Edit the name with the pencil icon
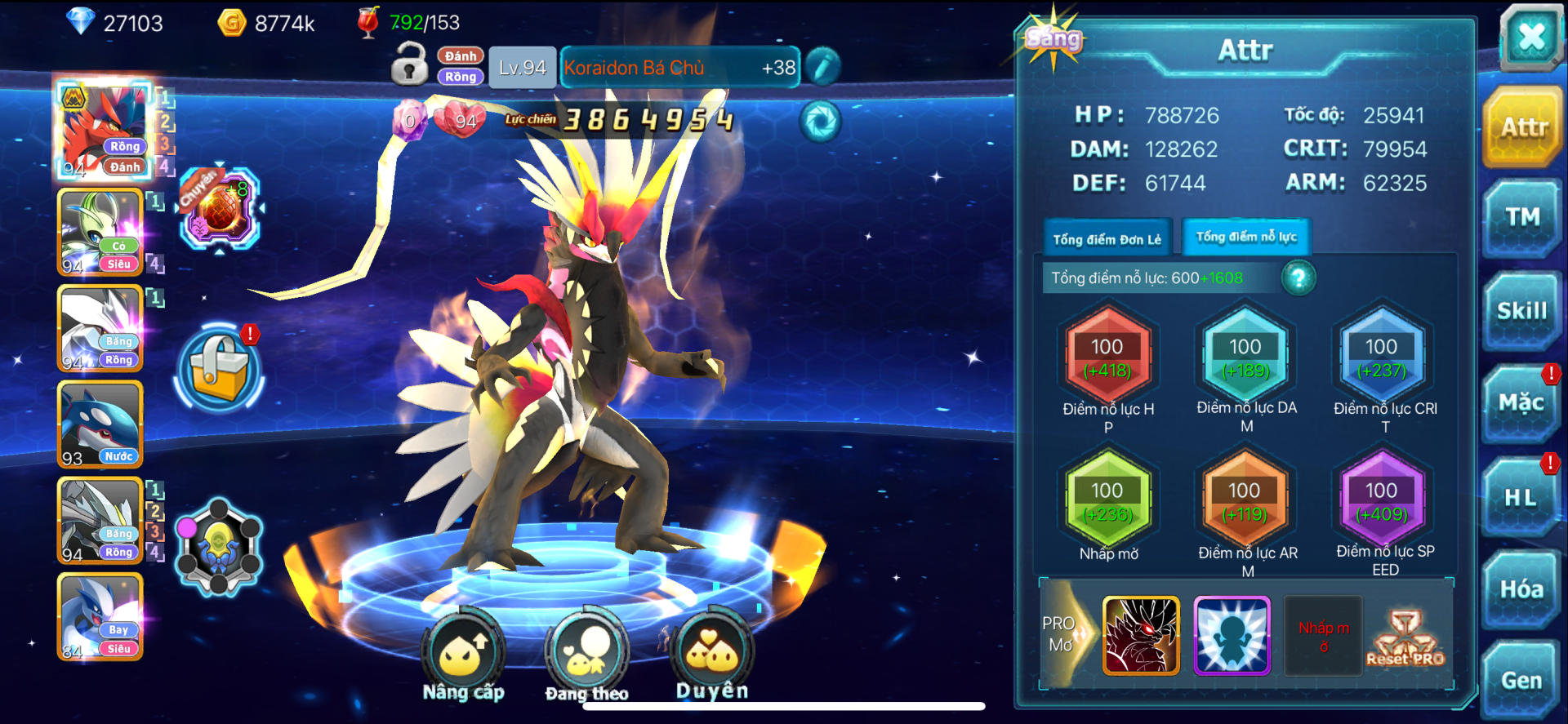The width and height of the screenshot is (1568, 724). click(x=823, y=67)
